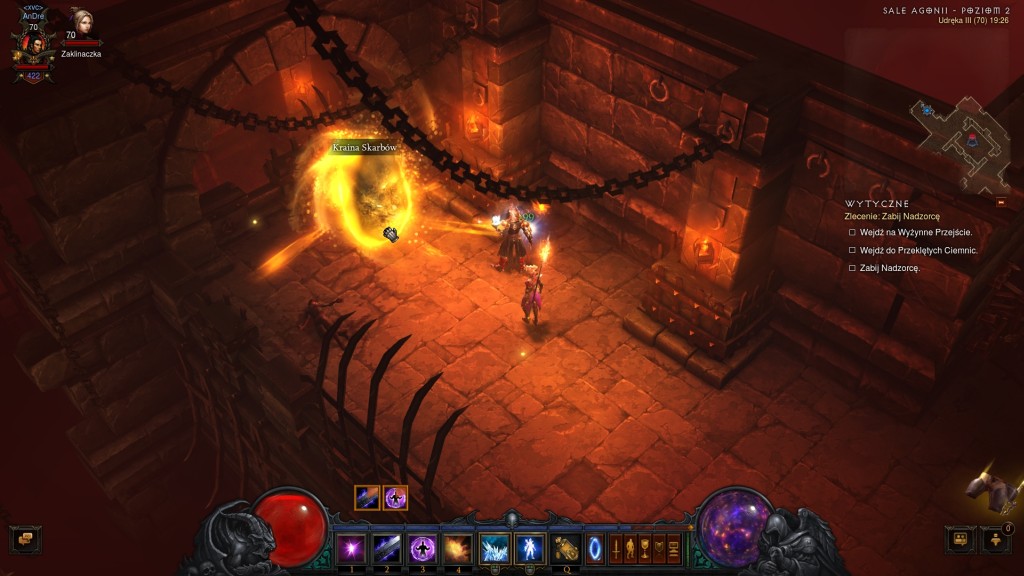Trigger the orange explosion skill in slot 4

click(457, 548)
